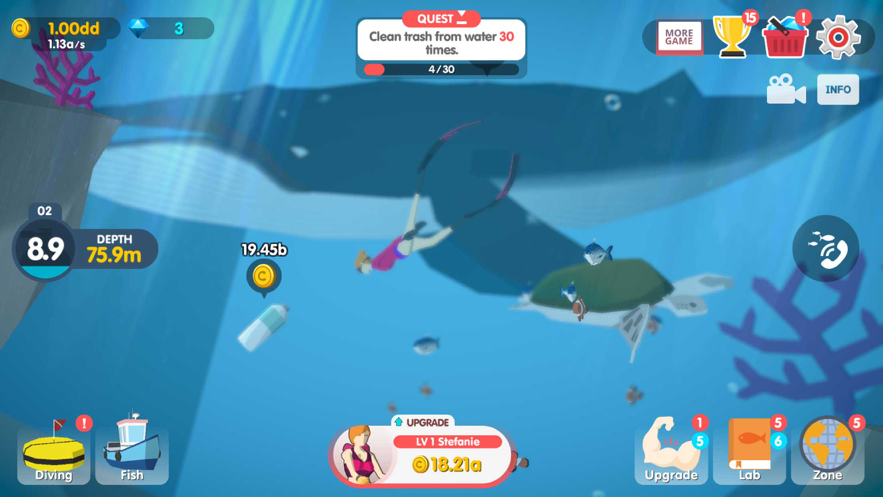Open the red shopping basket store

click(785, 38)
